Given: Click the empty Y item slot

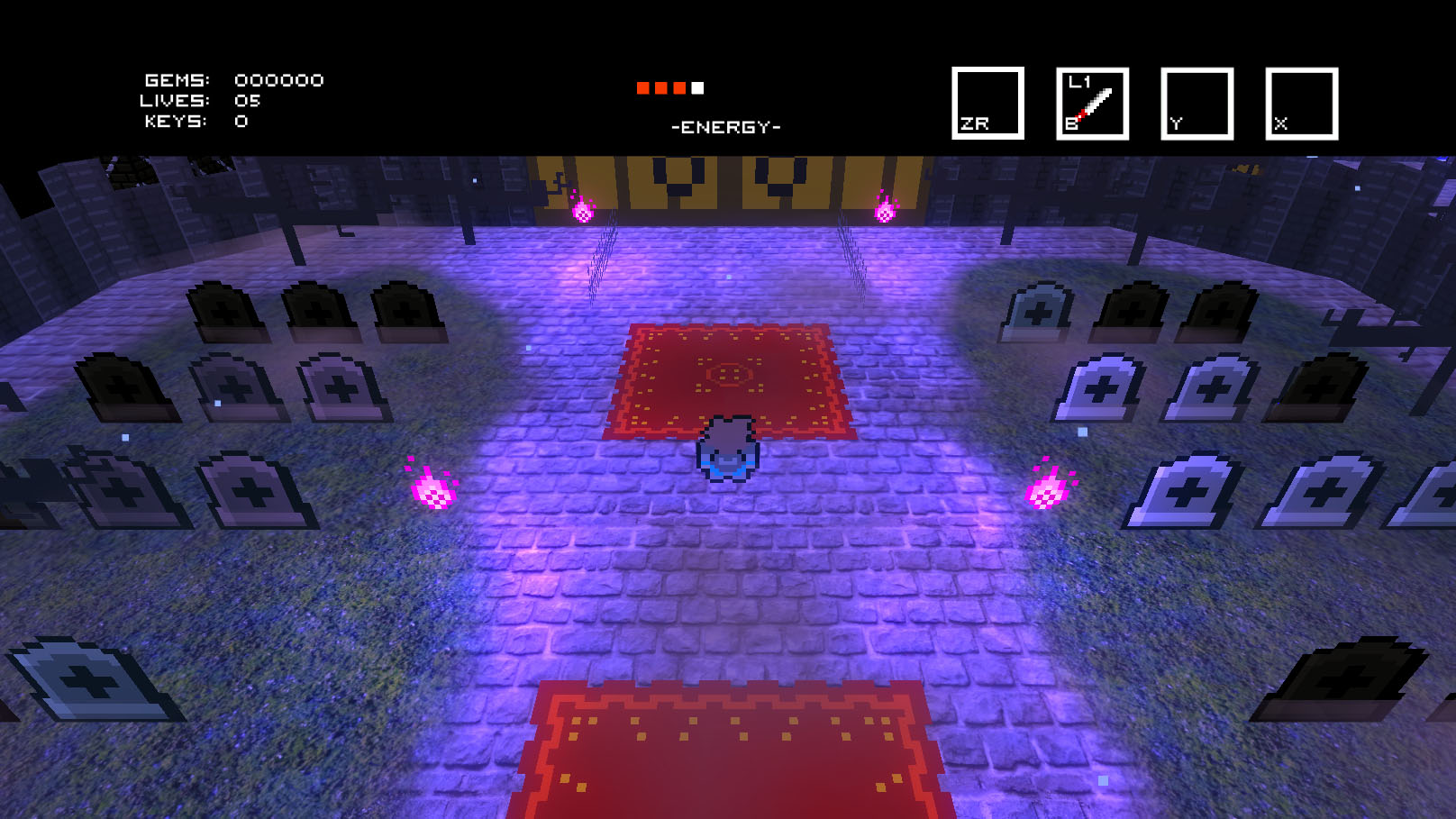Looking at the screenshot, I should click(x=1197, y=102).
